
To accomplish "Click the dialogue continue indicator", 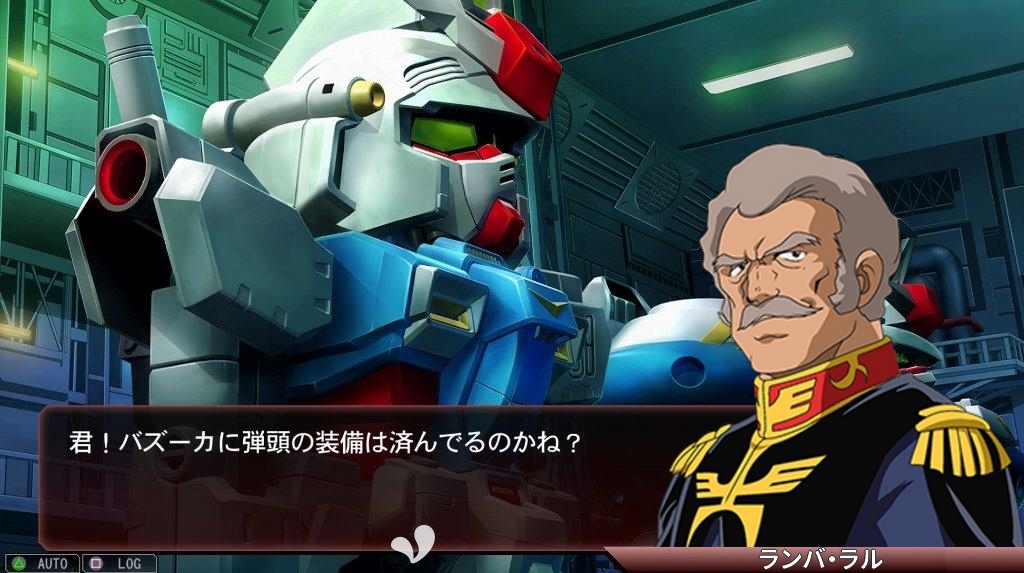I will click(x=413, y=541).
